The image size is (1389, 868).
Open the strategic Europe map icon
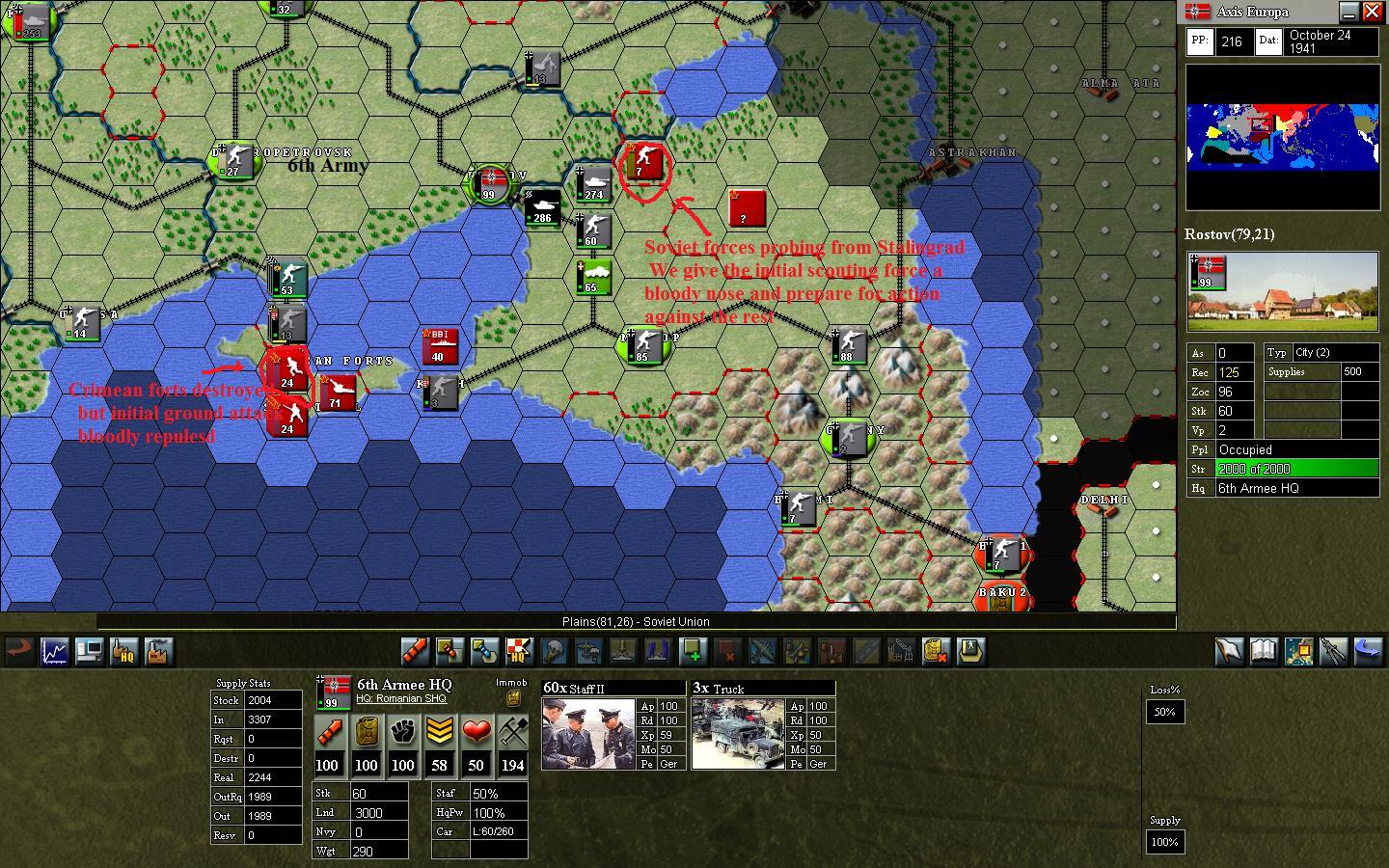pos(1298,652)
